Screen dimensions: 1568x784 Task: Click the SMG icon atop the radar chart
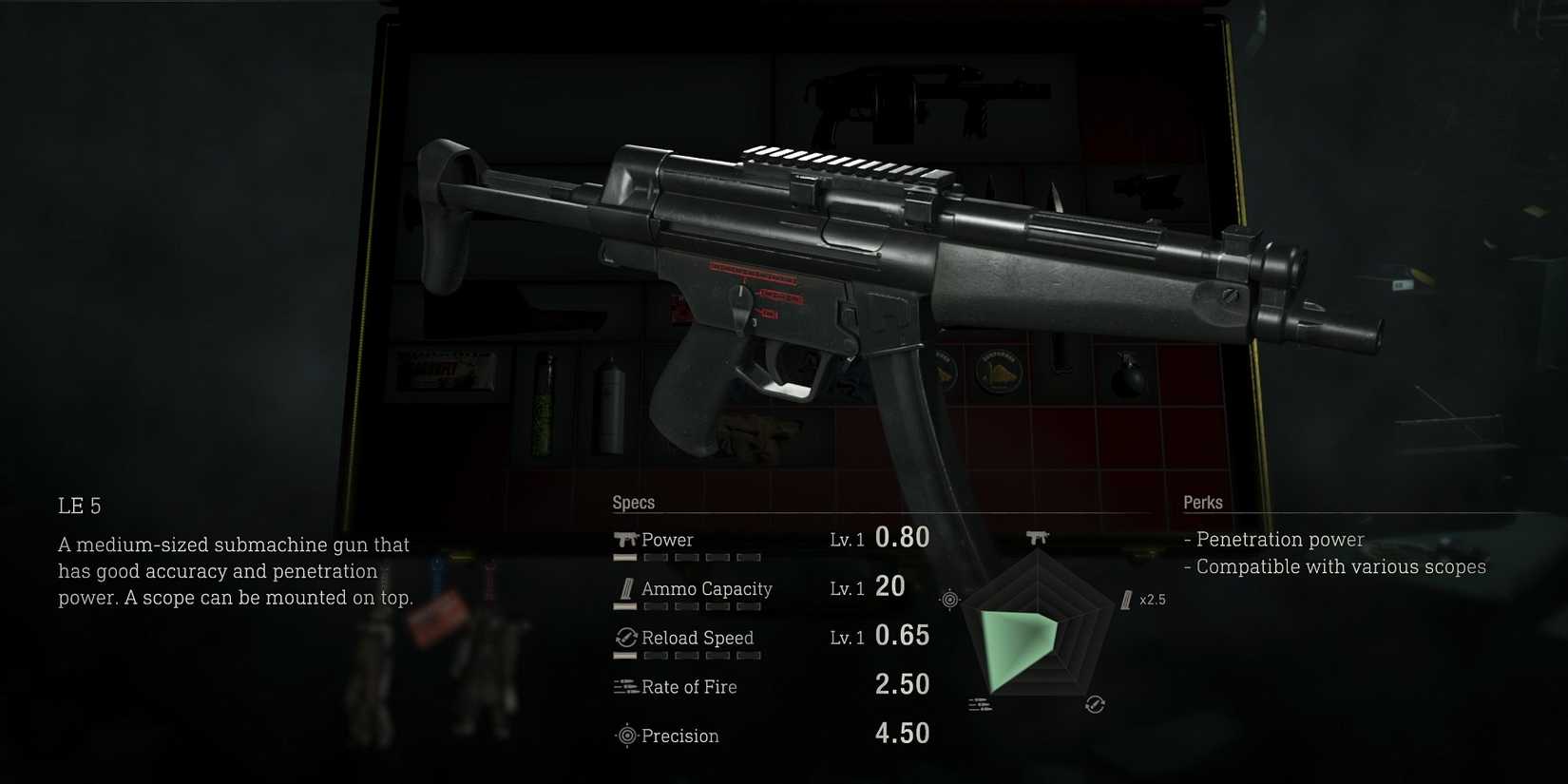point(1036,537)
